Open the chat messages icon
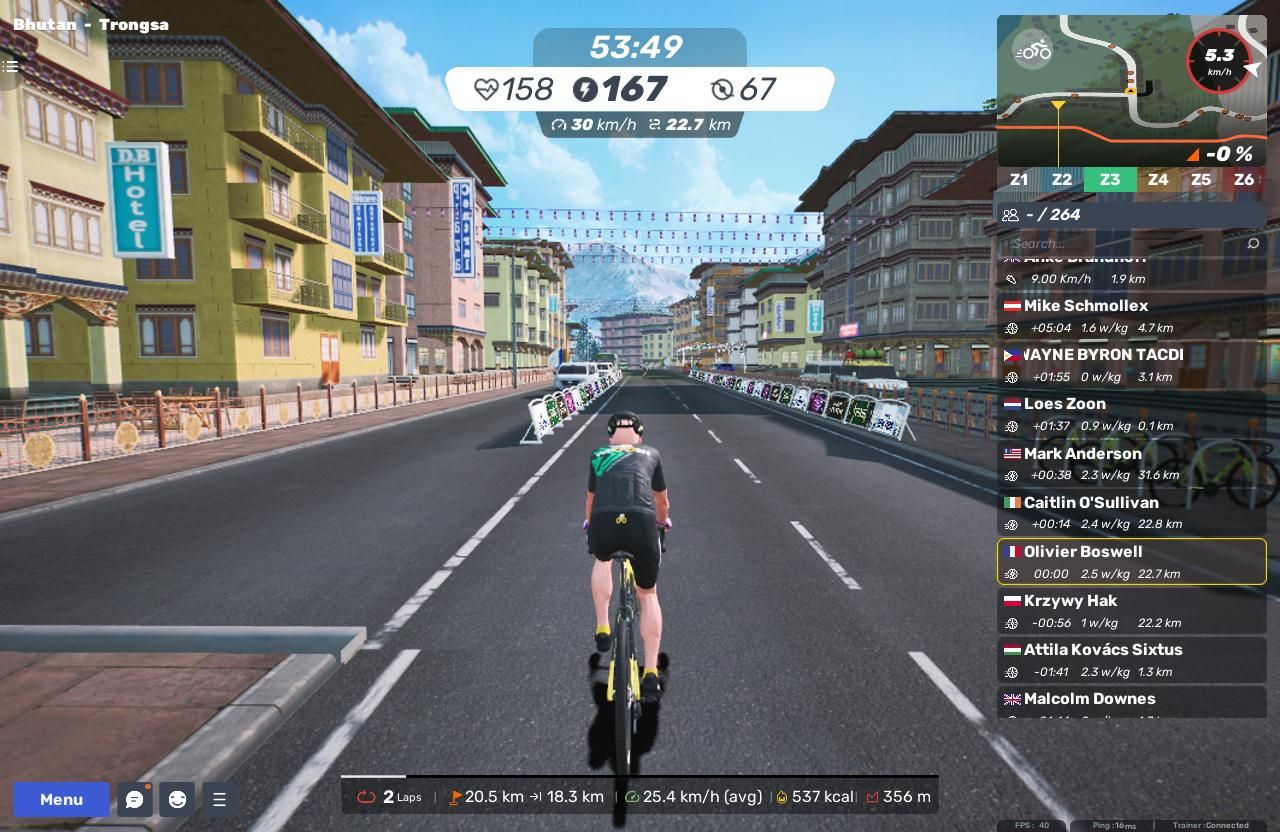Screen dimensions: 1280x832 point(134,799)
